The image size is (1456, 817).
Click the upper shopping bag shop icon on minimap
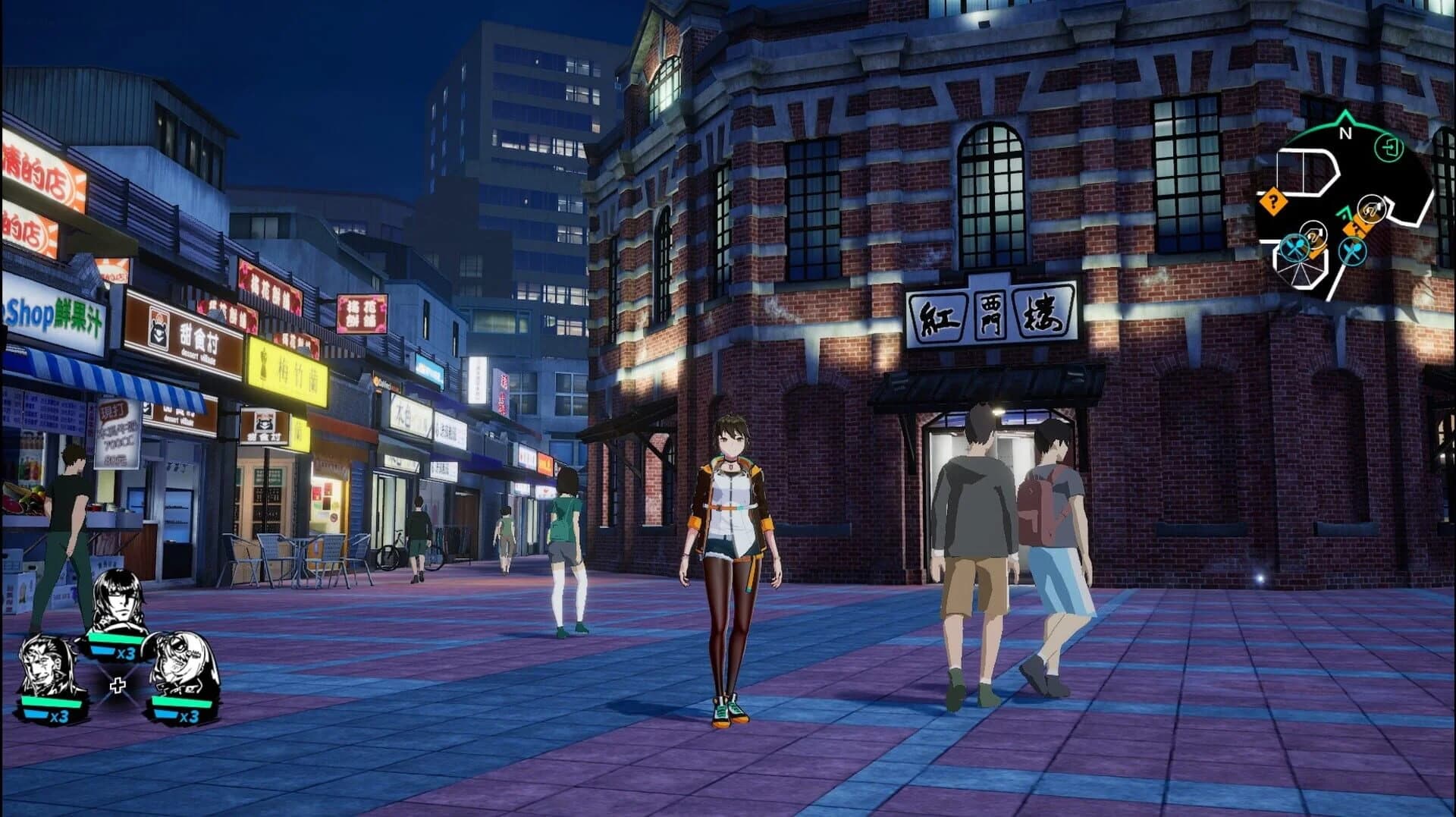coord(1372,209)
